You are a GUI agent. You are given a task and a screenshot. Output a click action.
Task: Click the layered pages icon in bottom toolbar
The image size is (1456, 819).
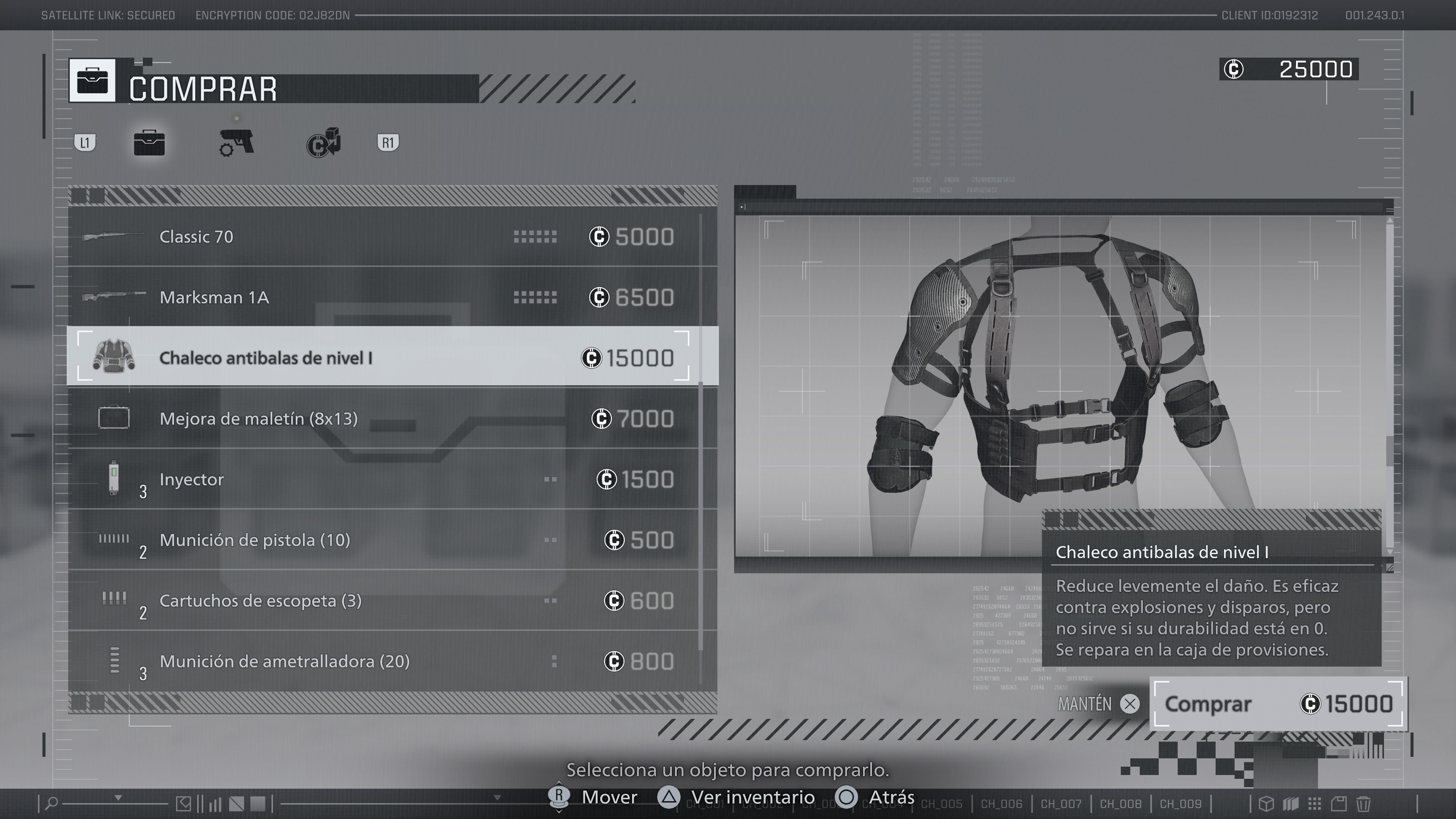coord(1291,804)
